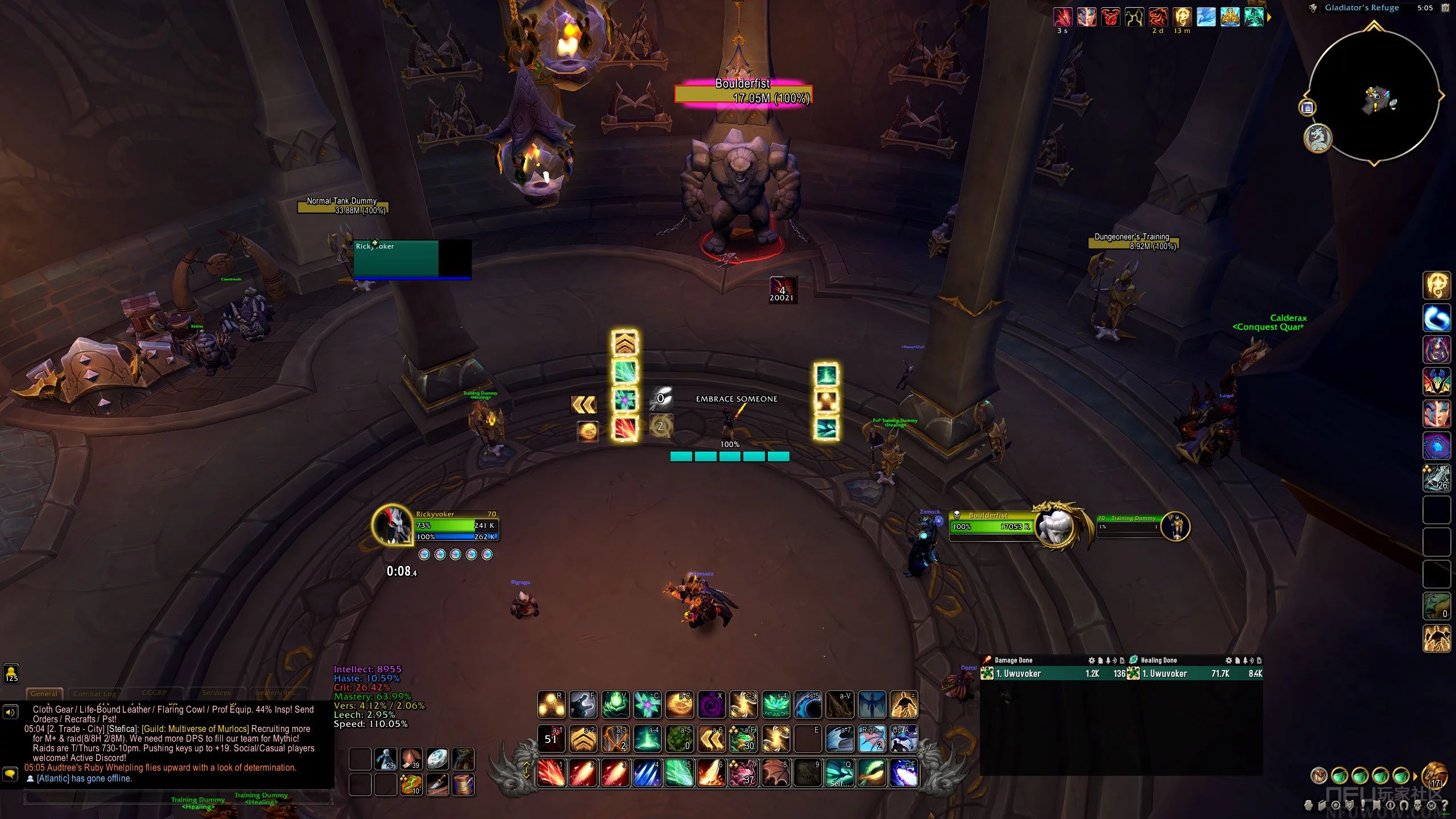Expand the buff bar with the yellow arrow

pos(1269,17)
